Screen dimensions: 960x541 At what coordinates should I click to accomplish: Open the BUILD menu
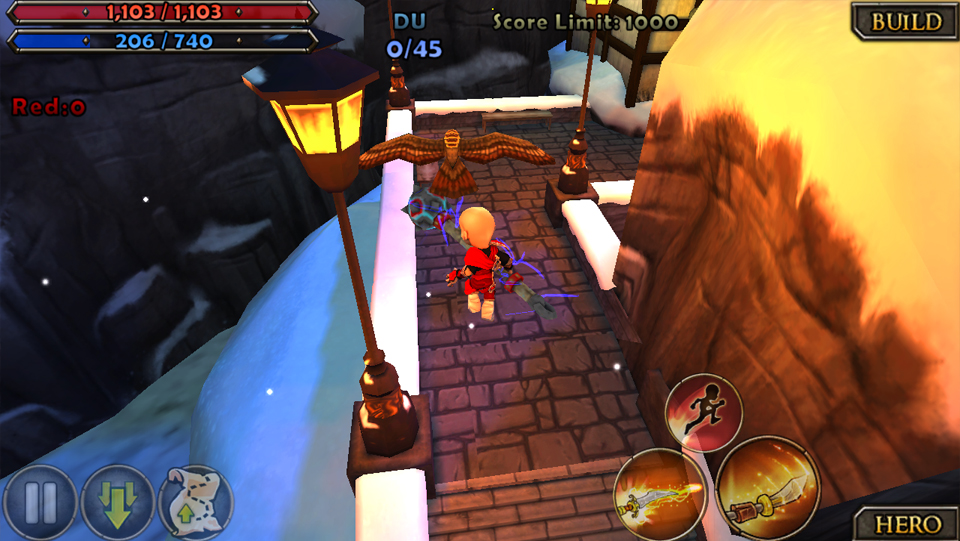click(905, 21)
